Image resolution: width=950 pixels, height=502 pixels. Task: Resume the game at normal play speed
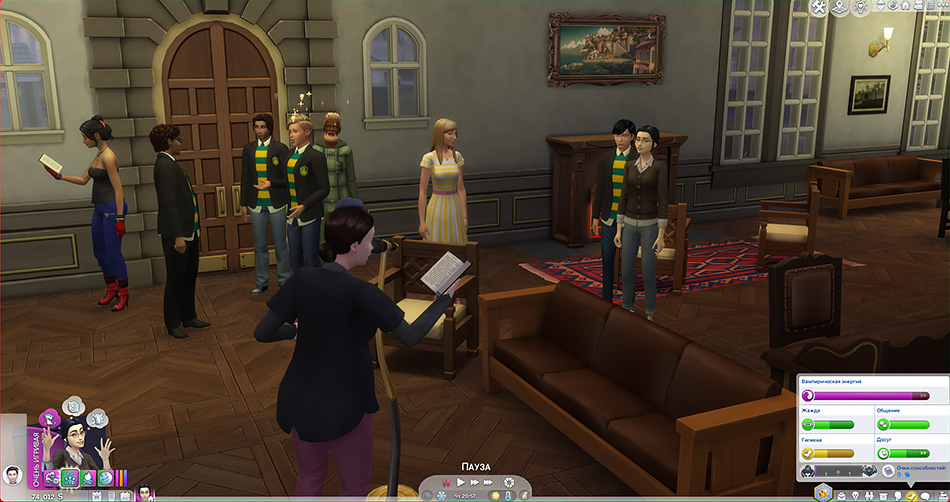tap(461, 483)
